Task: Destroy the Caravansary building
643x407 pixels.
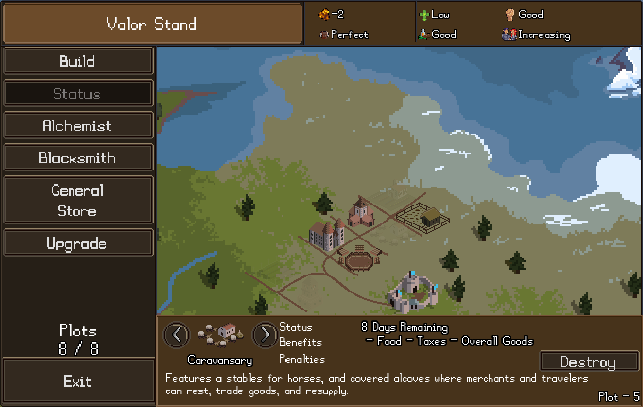Action: (588, 361)
